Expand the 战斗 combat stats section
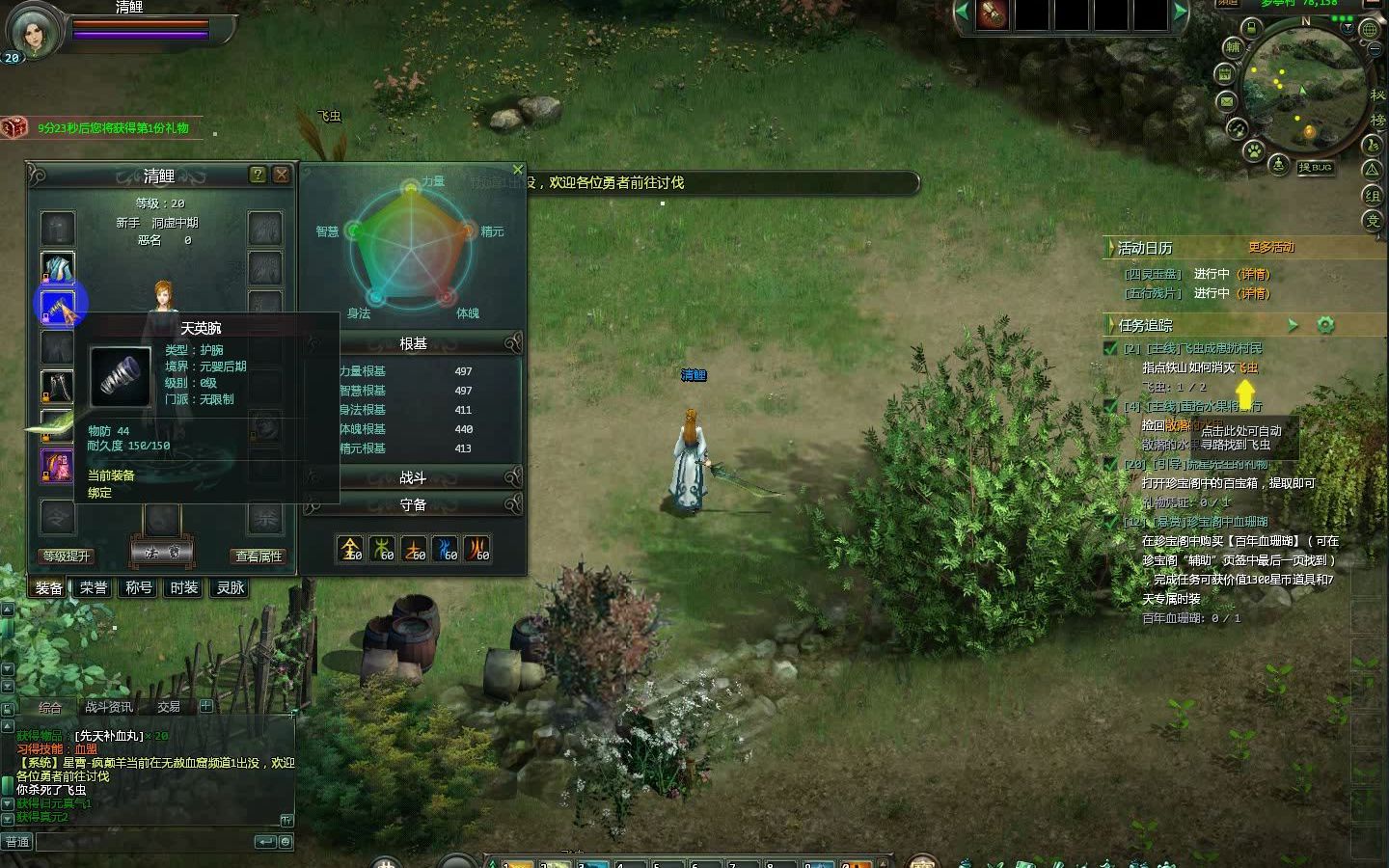Image resolution: width=1389 pixels, height=868 pixels. (x=413, y=477)
